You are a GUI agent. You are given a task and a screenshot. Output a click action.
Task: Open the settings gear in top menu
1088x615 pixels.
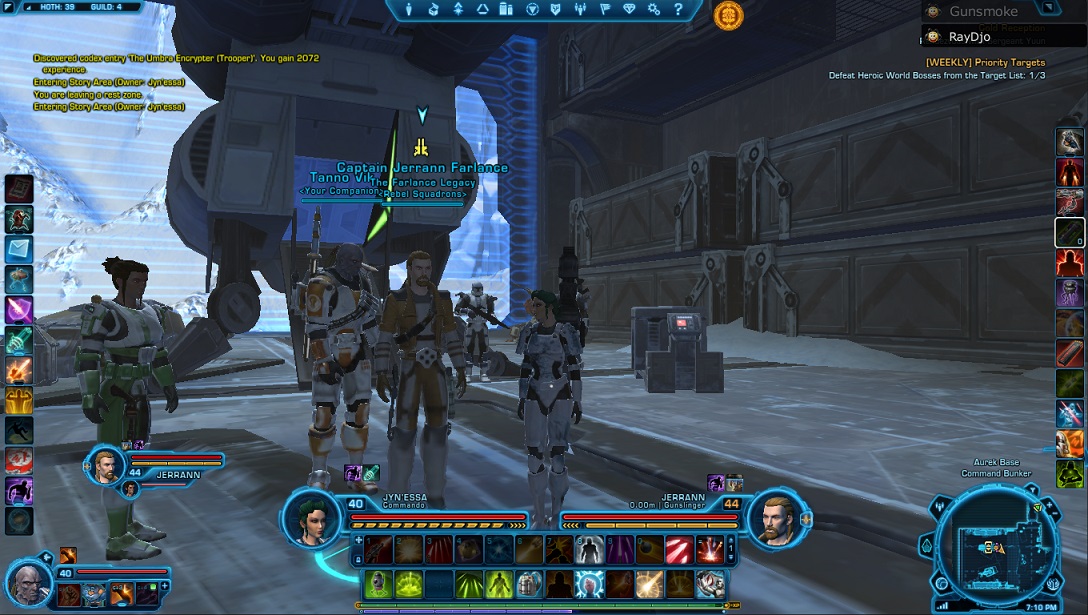[653, 10]
